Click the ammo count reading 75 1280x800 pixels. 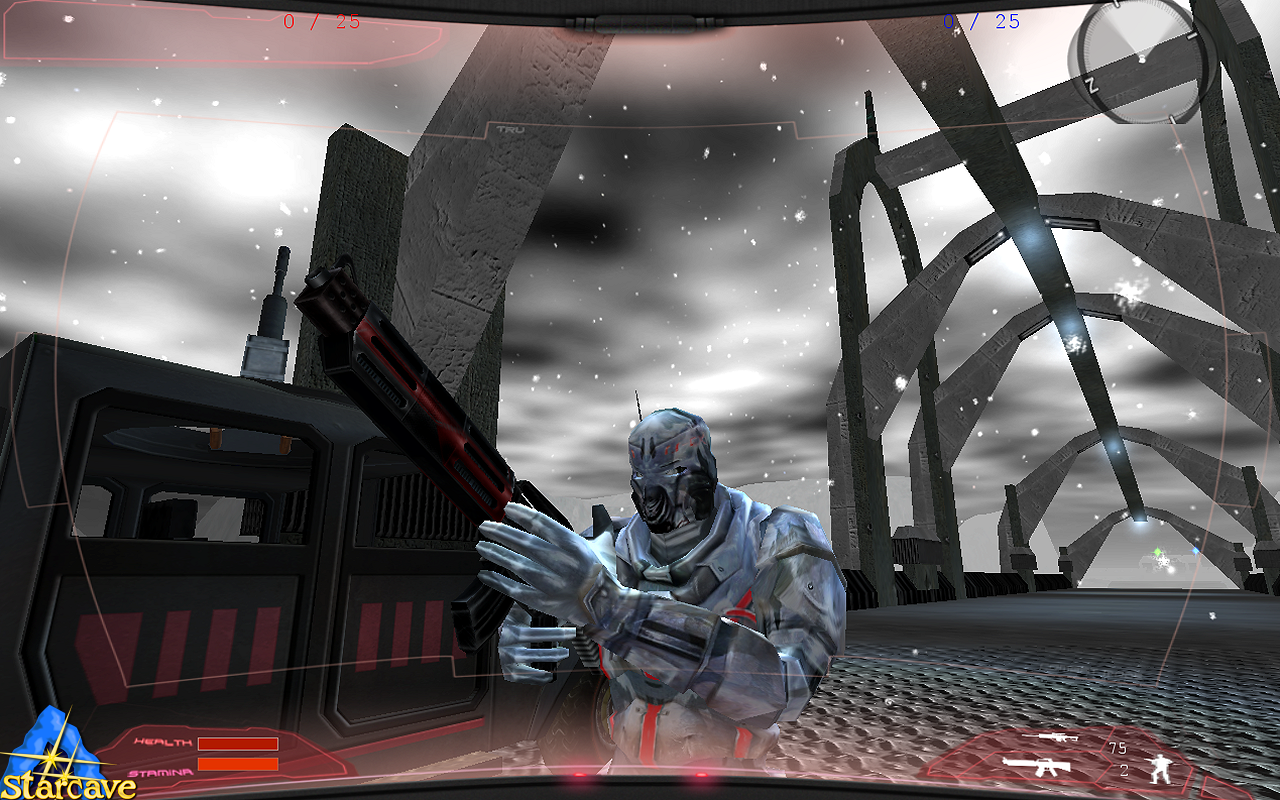(1117, 749)
